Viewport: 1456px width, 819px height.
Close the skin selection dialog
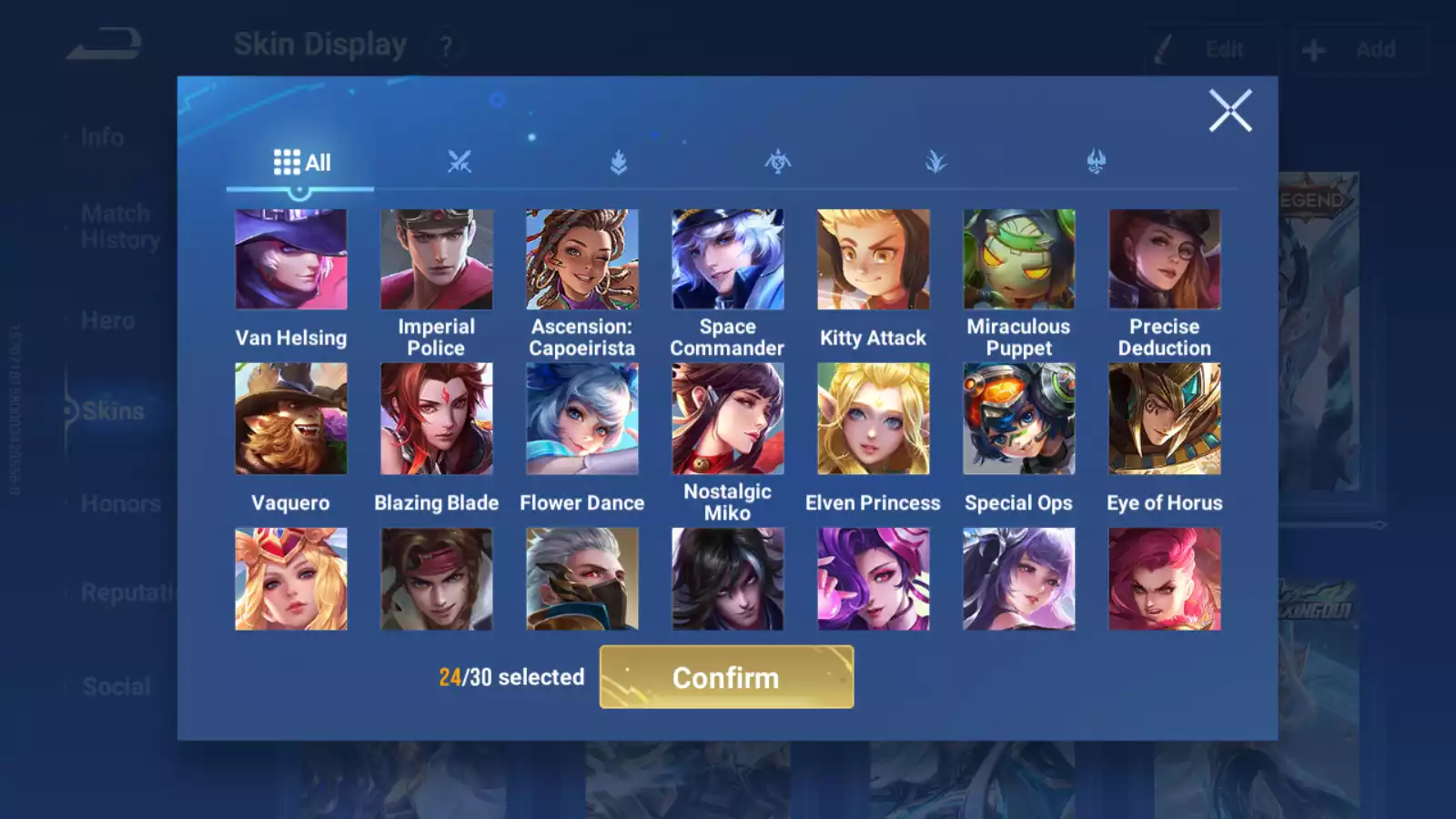(x=1230, y=111)
